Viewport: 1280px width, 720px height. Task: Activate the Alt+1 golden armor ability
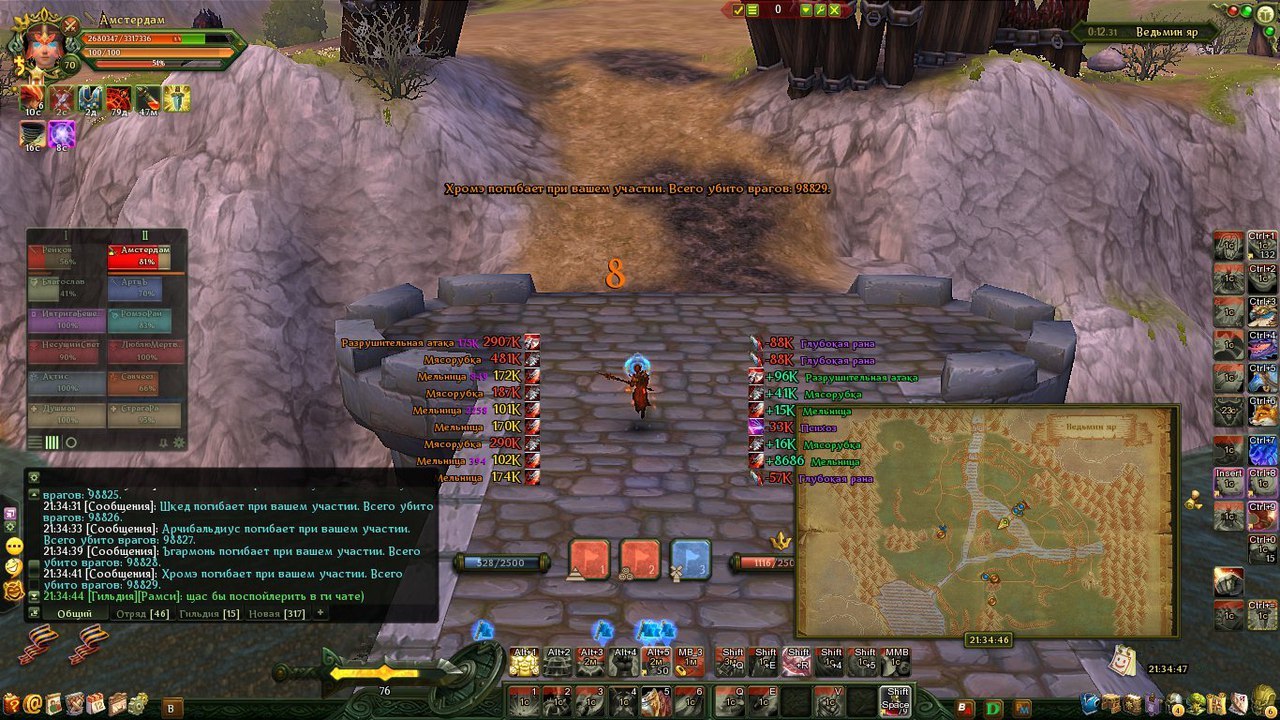pos(525,662)
